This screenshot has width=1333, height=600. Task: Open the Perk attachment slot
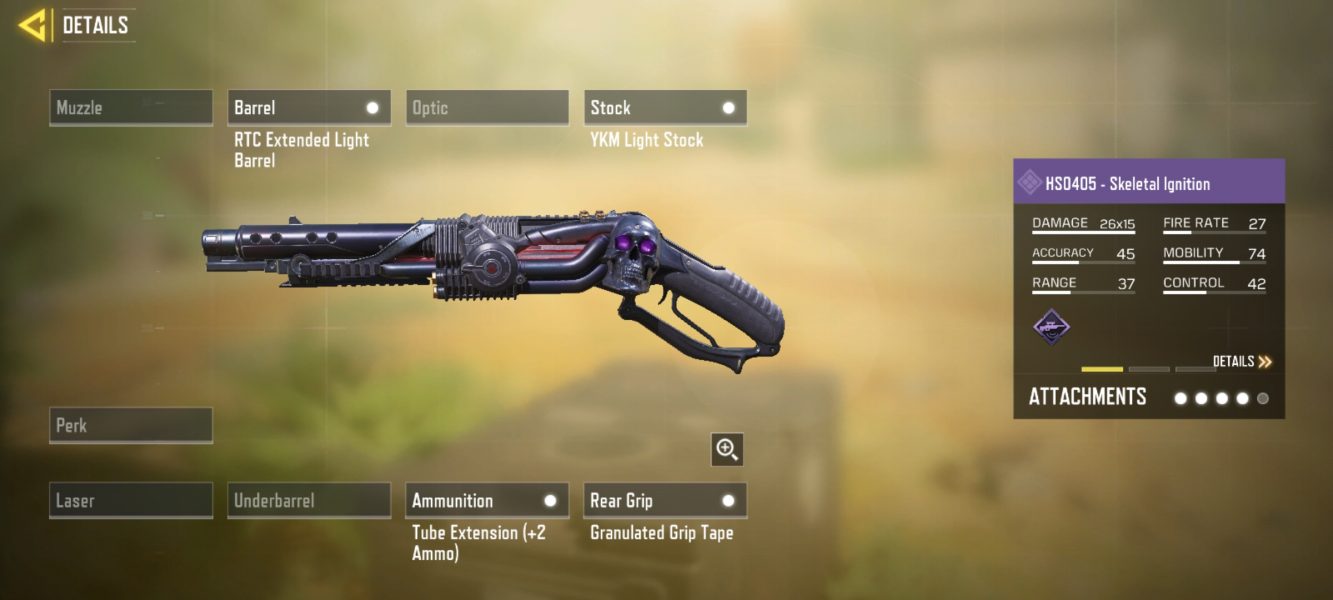[131, 425]
